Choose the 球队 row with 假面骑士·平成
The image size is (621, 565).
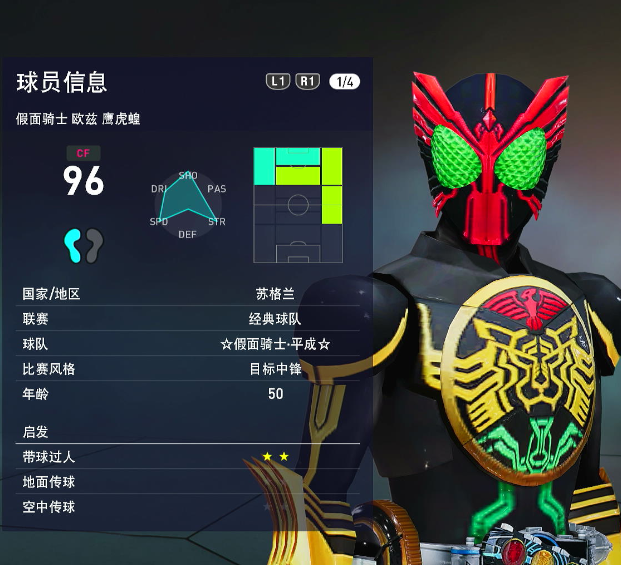189,344
